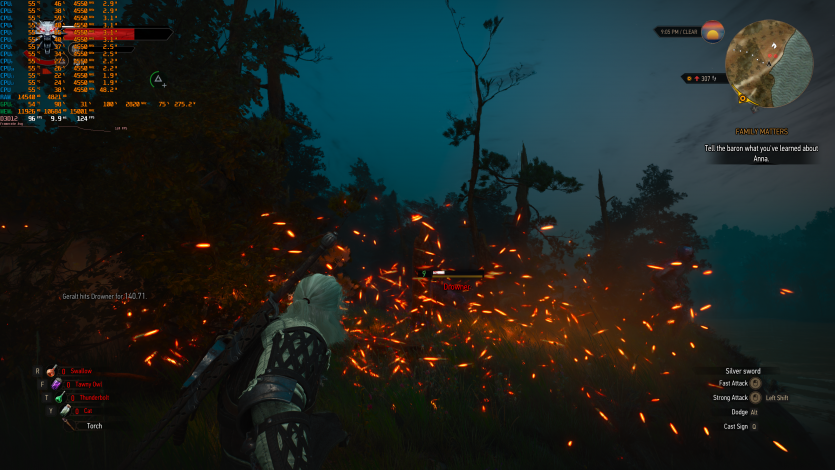Equip the Torch quick item

click(70, 425)
